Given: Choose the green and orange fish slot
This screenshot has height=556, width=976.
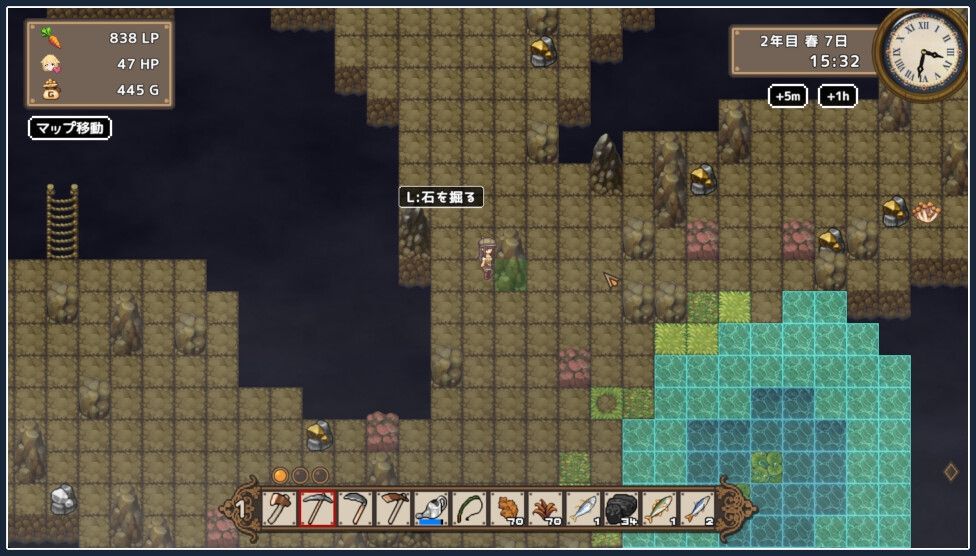Looking at the screenshot, I should click(x=659, y=509).
